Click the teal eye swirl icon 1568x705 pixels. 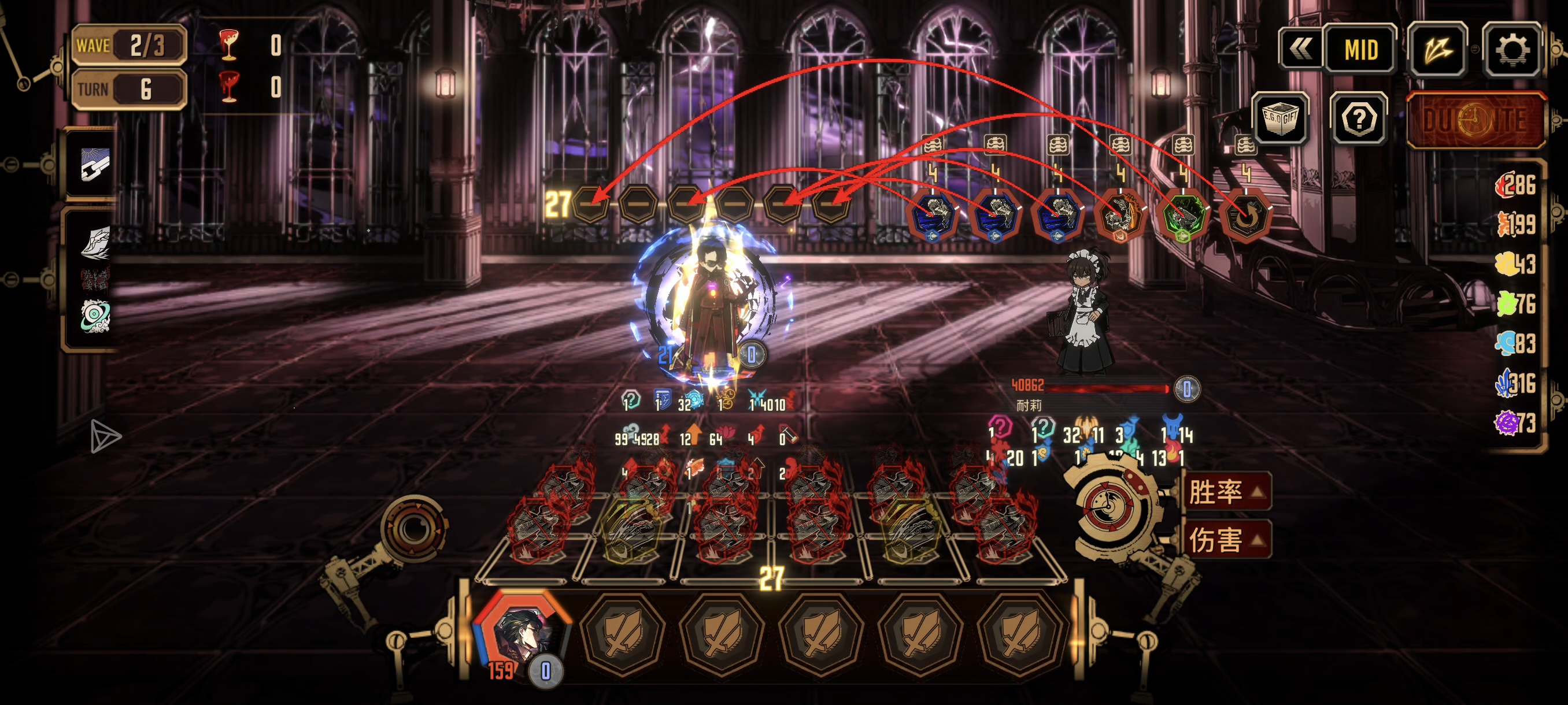[x=95, y=315]
